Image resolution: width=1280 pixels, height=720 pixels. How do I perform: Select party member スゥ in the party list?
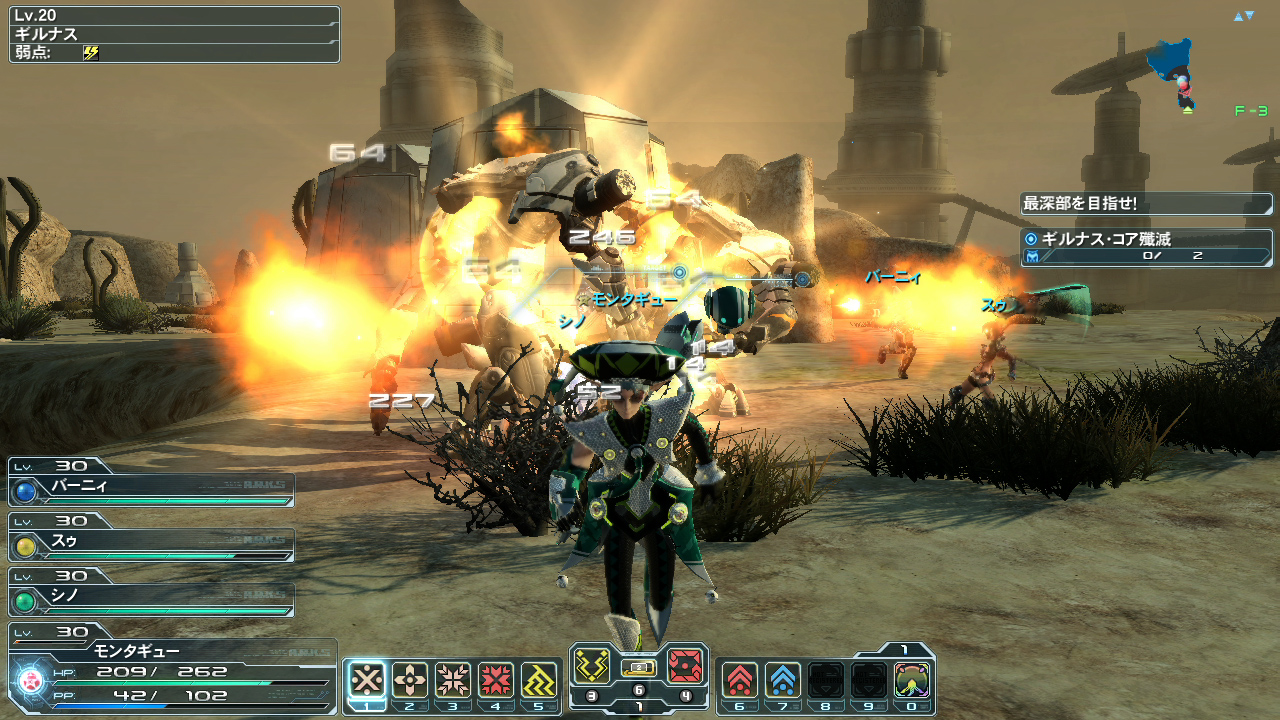pyautogui.click(x=152, y=544)
